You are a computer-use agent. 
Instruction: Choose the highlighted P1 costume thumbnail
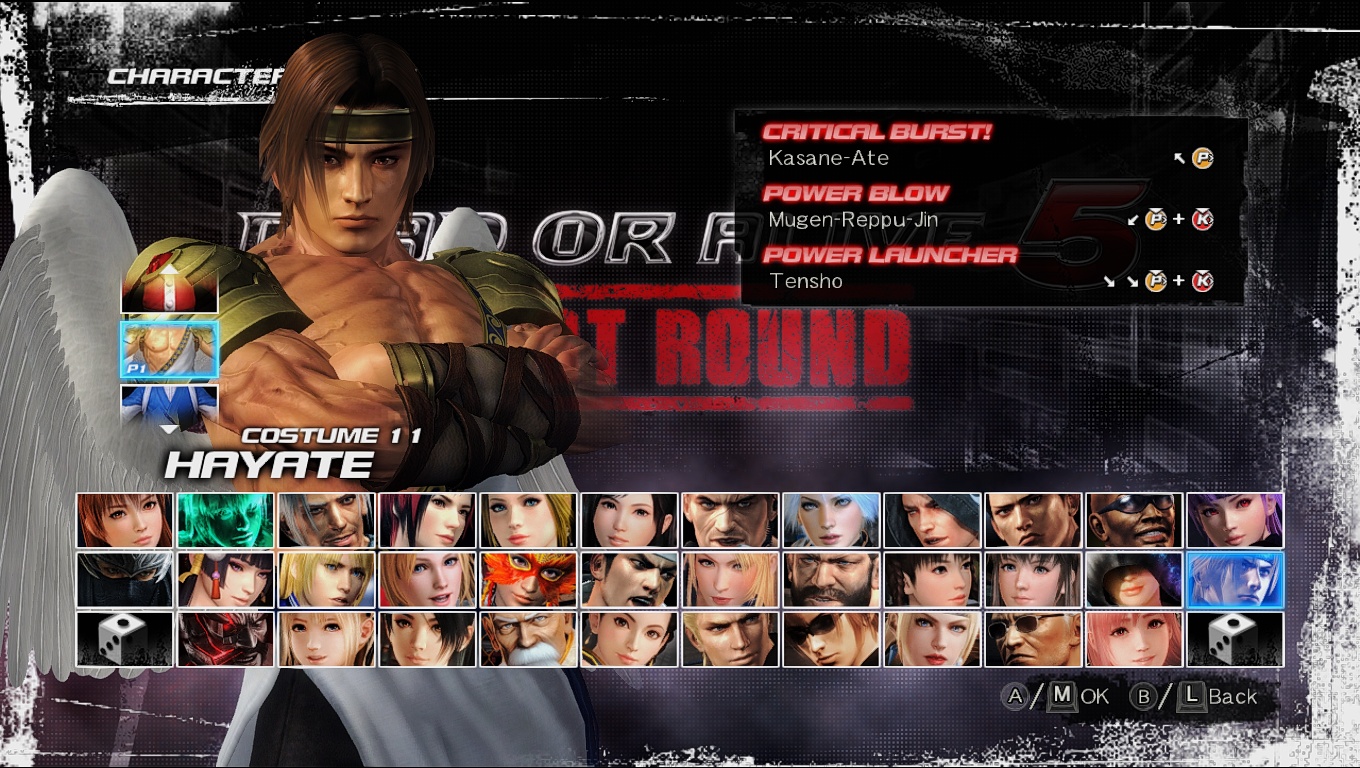point(169,349)
